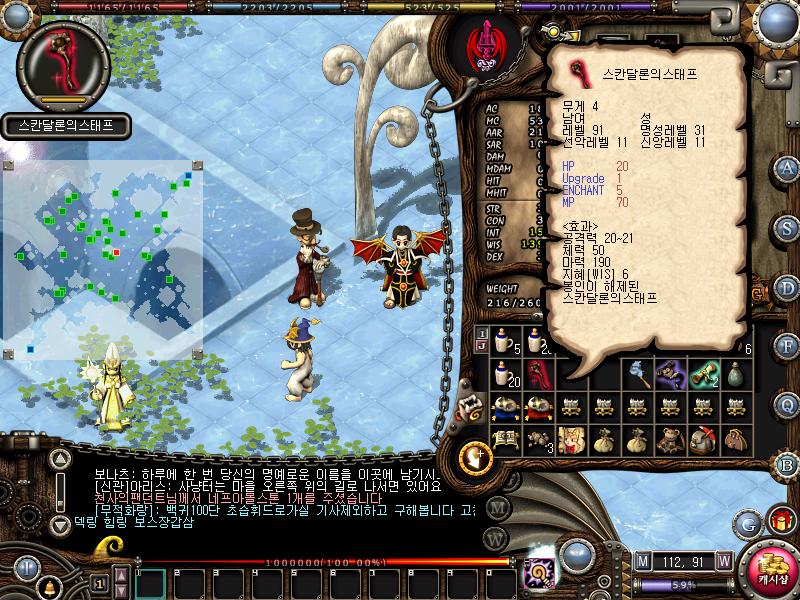Click the M button beside coordinates
Viewport: 800px width, 600px height.
pos(642,560)
